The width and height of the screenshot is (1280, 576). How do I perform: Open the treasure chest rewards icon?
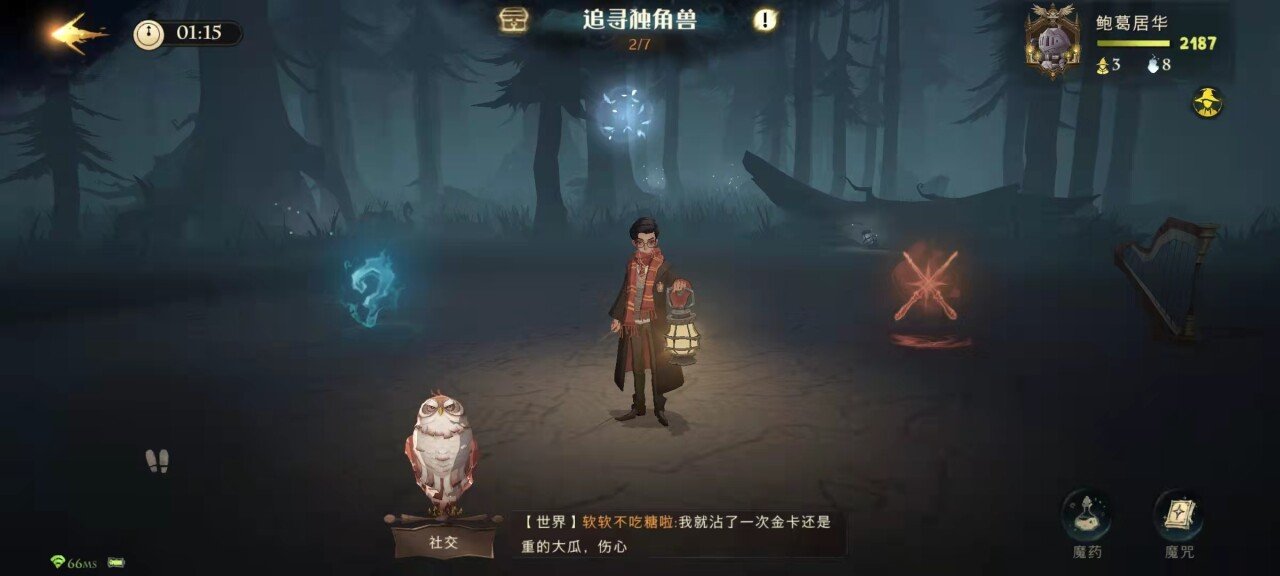coord(514,20)
